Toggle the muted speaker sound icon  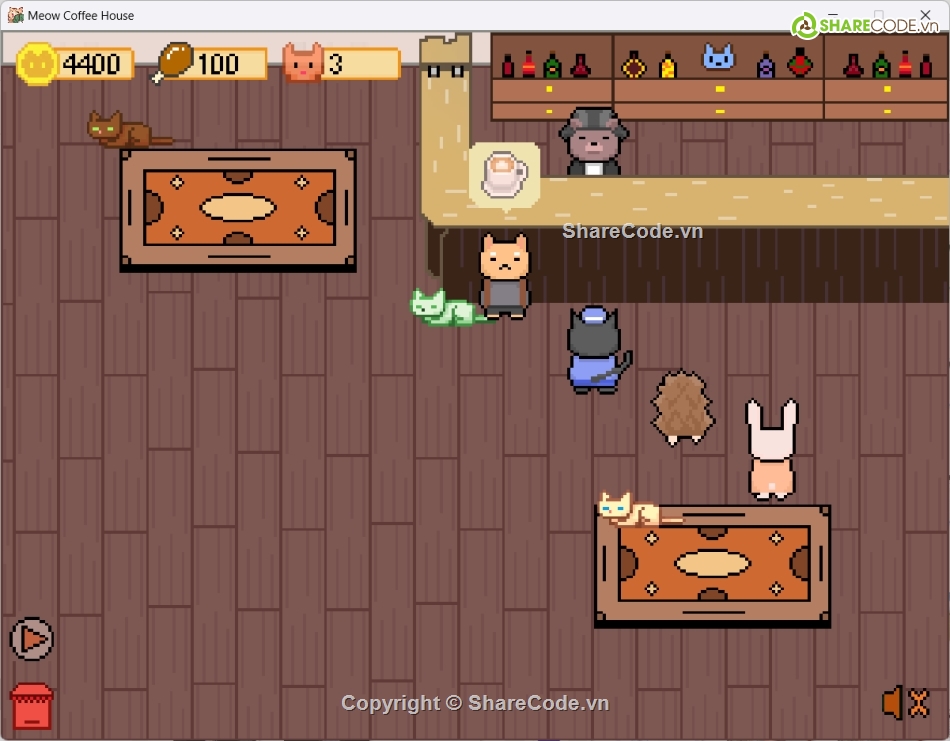tap(905, 703)
